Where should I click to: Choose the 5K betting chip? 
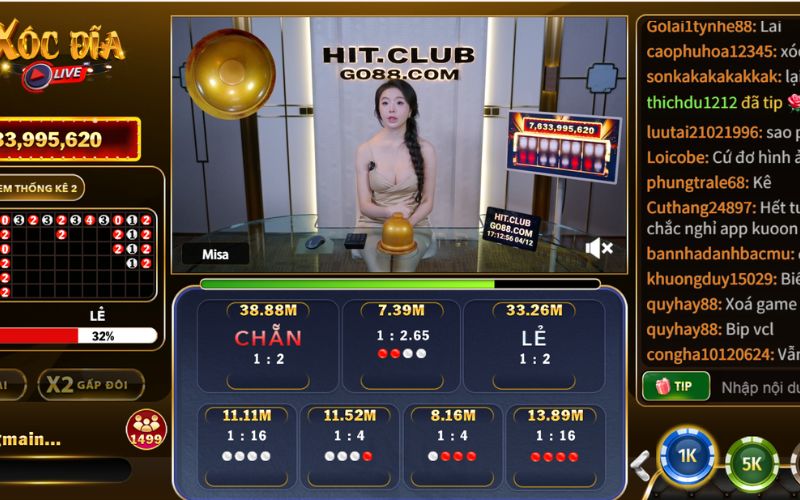pos(751,461)
